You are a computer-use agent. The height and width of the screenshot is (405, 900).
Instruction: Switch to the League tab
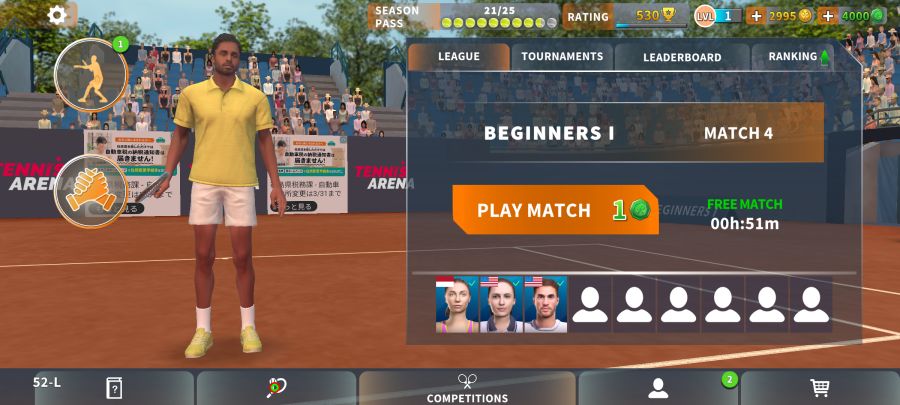[x=458, y=57]
